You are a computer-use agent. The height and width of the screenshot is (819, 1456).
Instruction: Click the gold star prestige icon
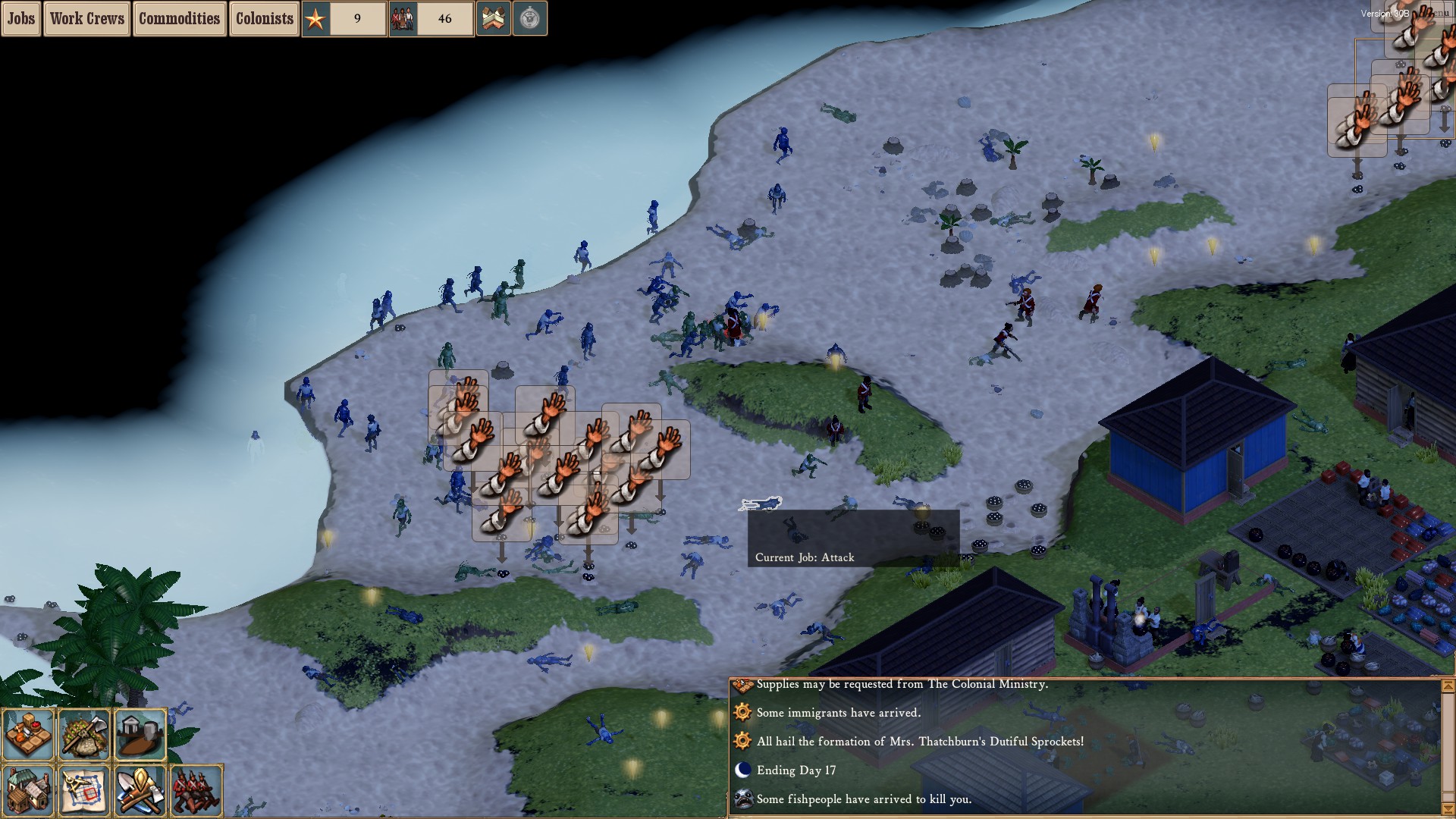tap(314, 18)
